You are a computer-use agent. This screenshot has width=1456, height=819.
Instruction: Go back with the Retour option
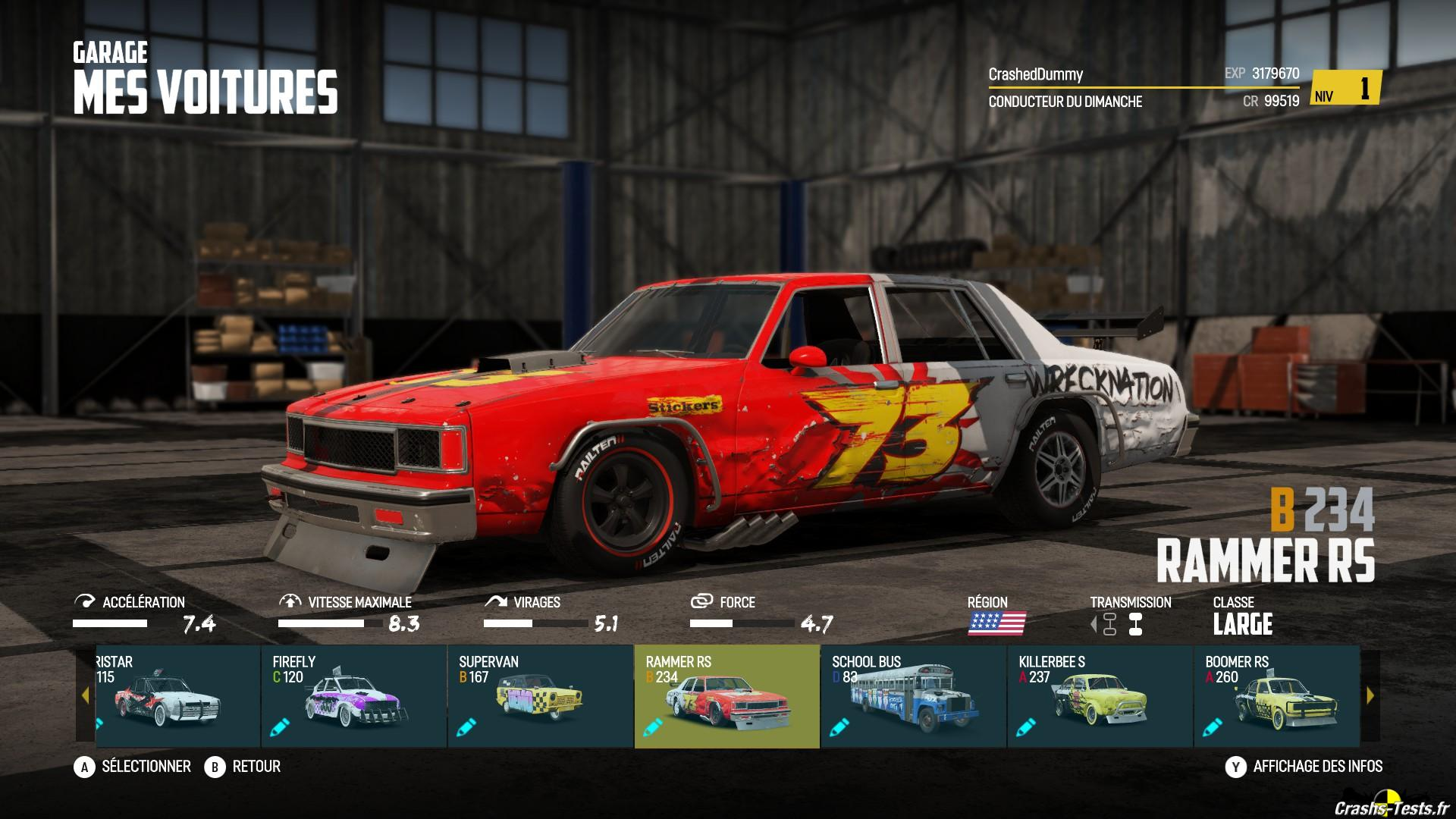(x=243, y=767)
